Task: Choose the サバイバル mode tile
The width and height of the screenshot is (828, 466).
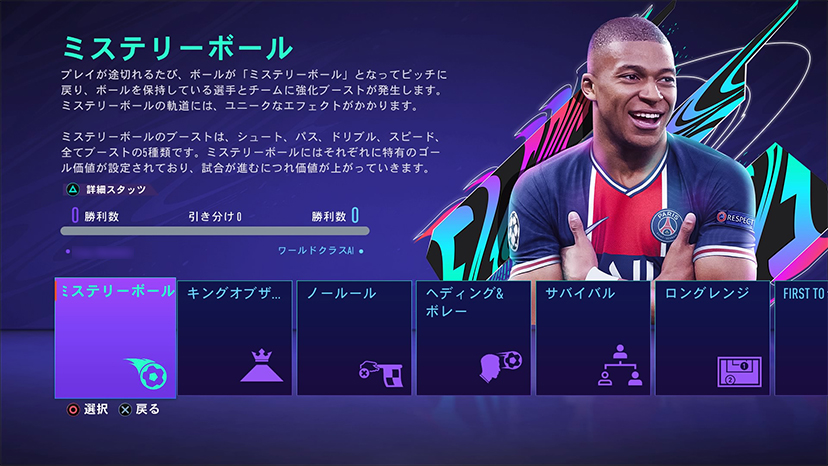Action: coord(592,338)
